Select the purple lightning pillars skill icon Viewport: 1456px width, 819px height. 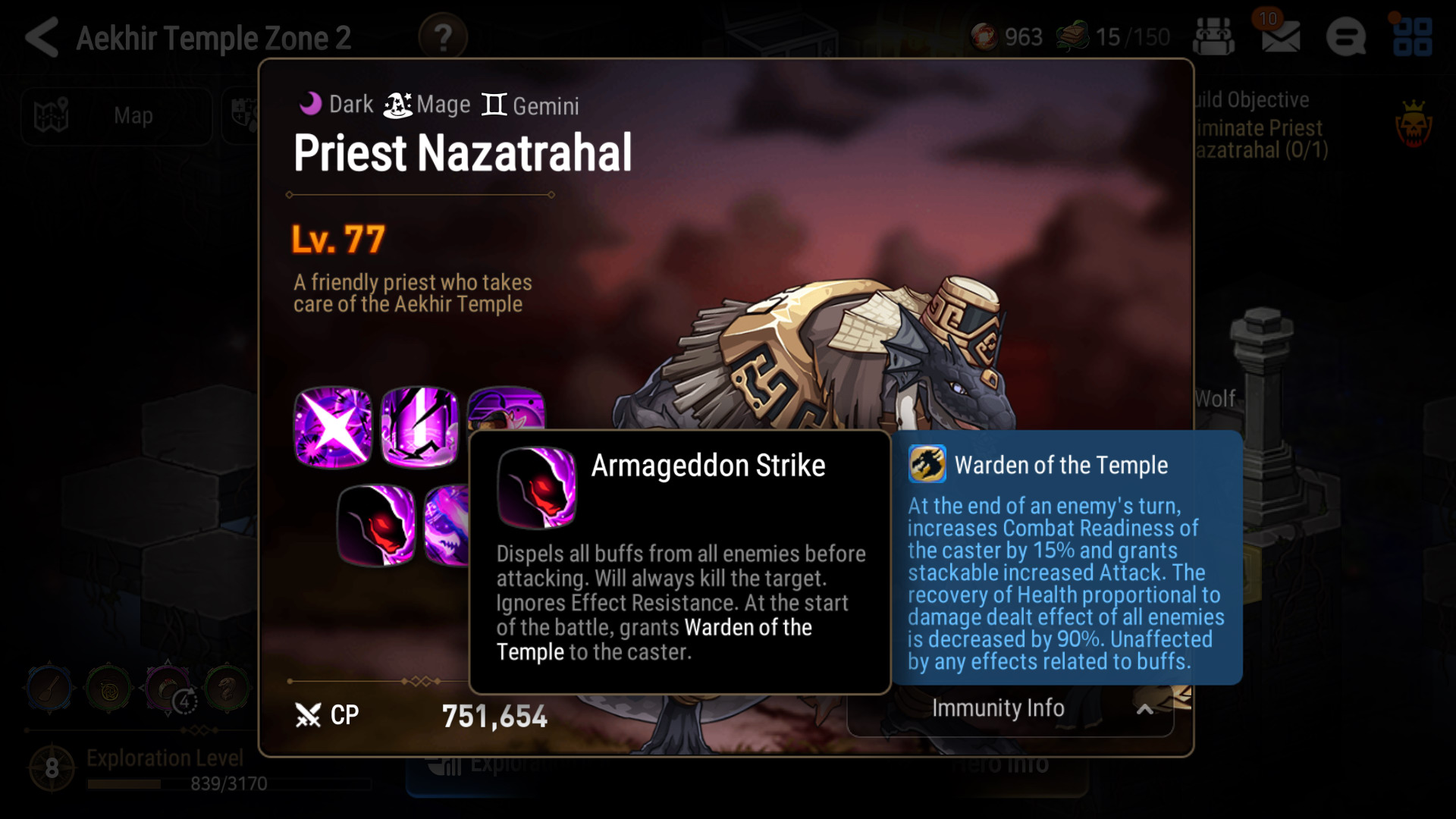tap(419, 428)
